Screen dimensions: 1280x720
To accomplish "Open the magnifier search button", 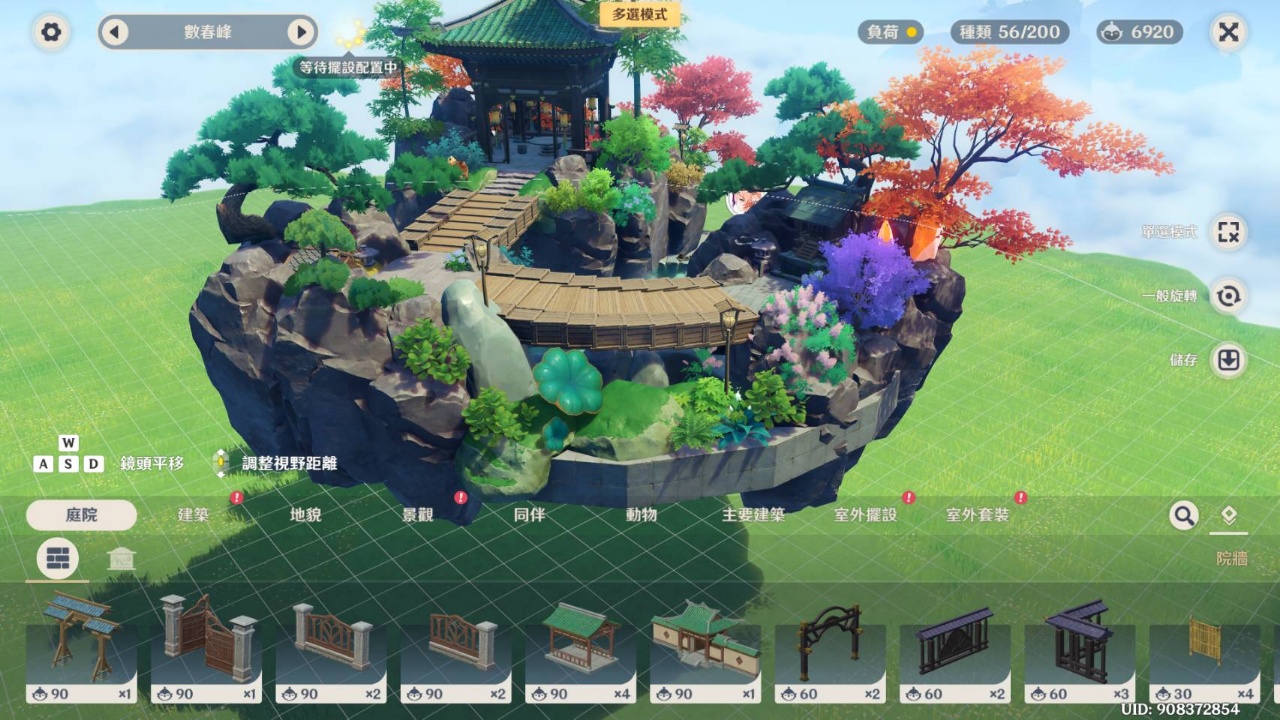I will tap(1184, 515).
